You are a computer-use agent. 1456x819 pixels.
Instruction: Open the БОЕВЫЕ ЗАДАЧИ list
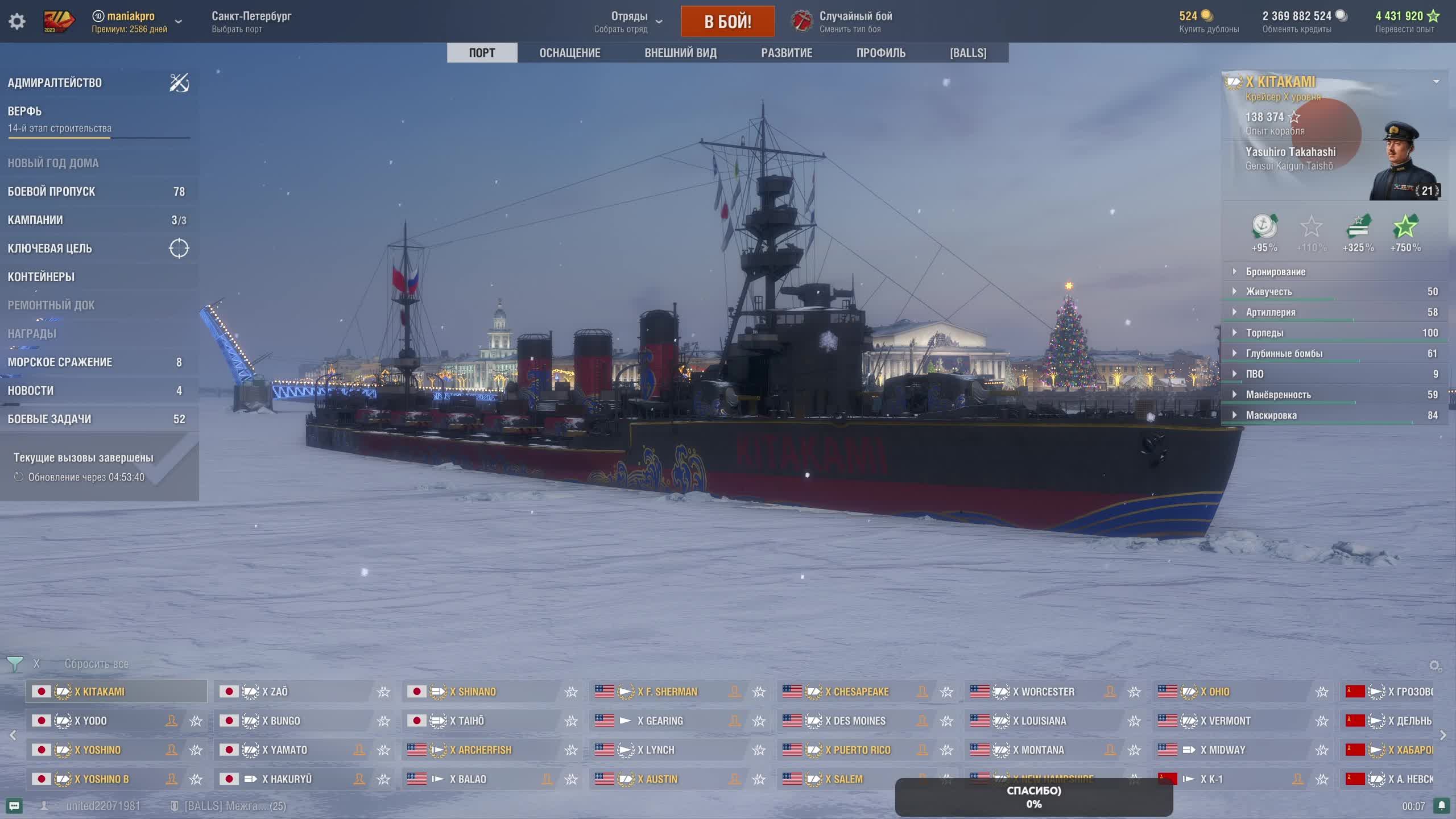click(x=49, y=419)
